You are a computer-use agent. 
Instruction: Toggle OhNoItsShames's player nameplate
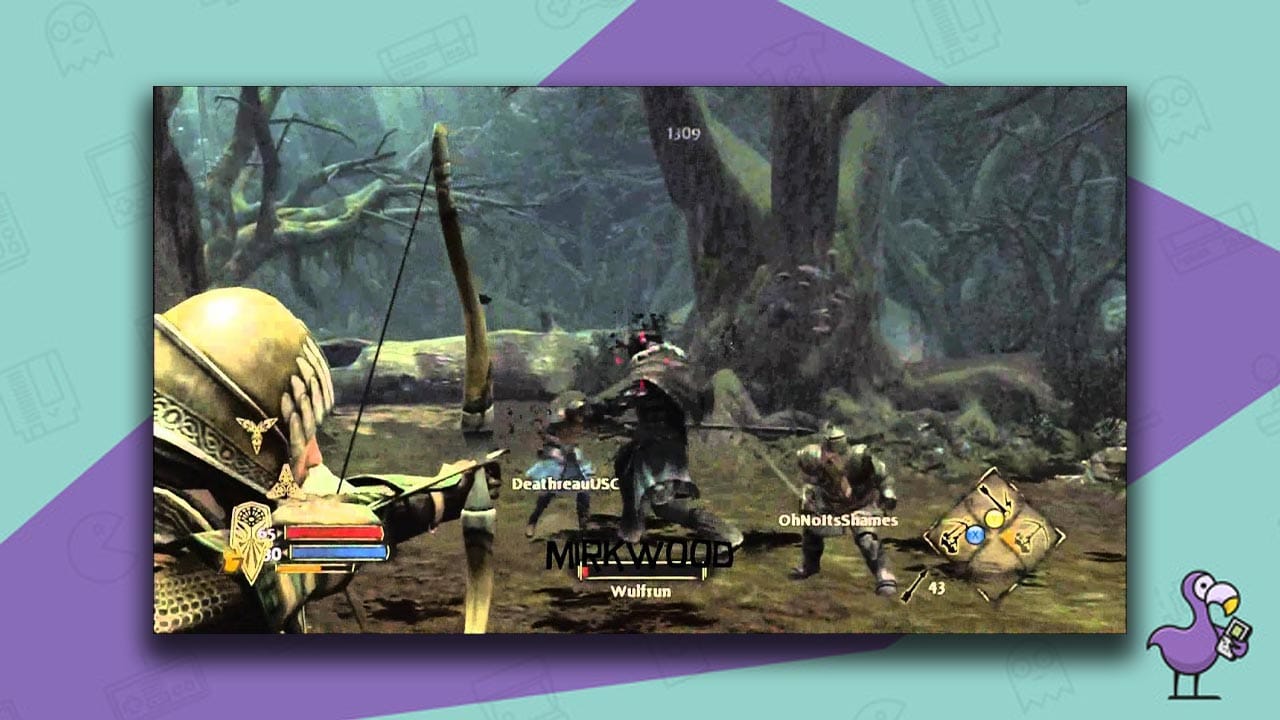837,520
